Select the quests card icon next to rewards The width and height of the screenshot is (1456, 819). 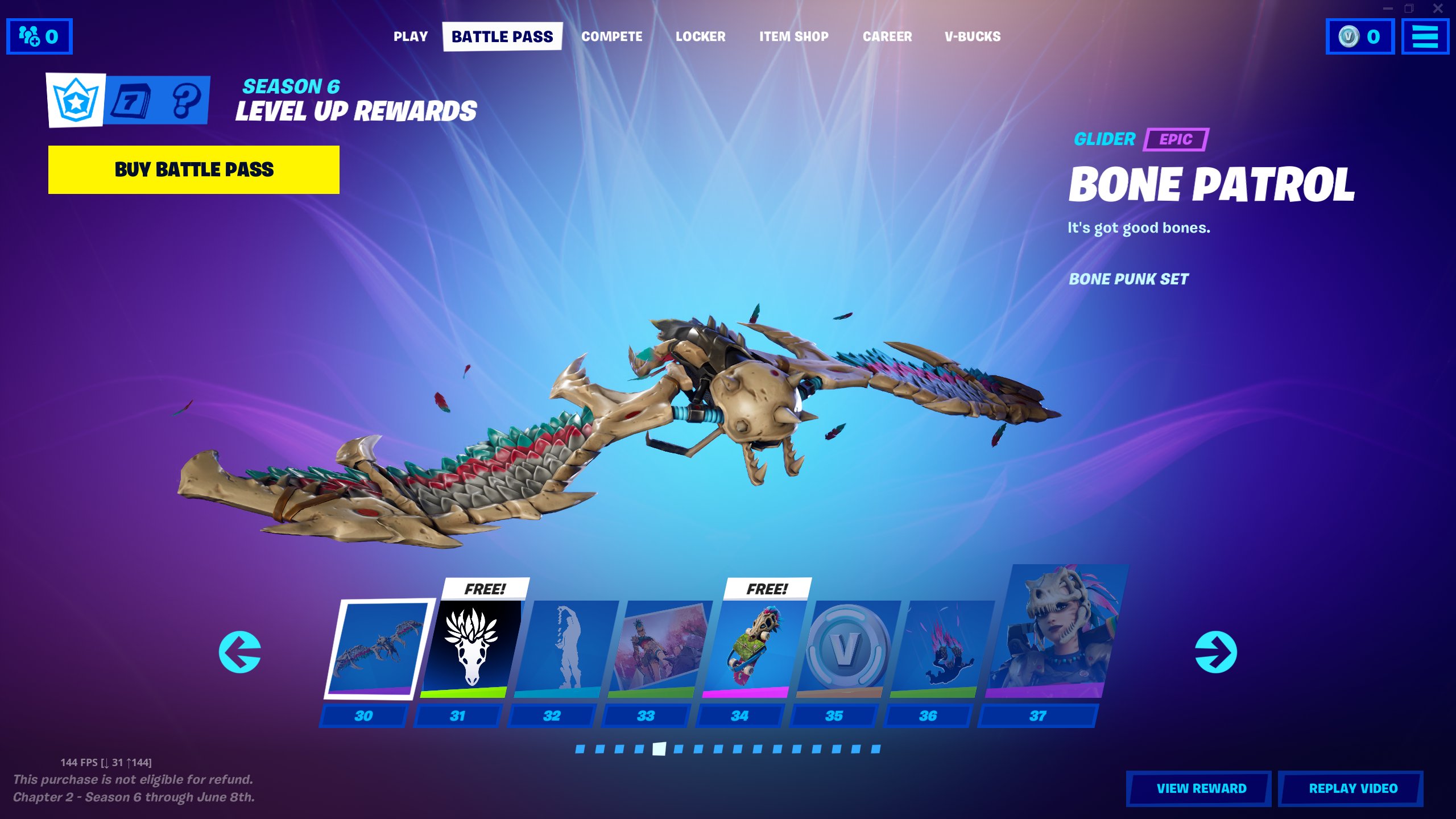[x=133, y=100]
